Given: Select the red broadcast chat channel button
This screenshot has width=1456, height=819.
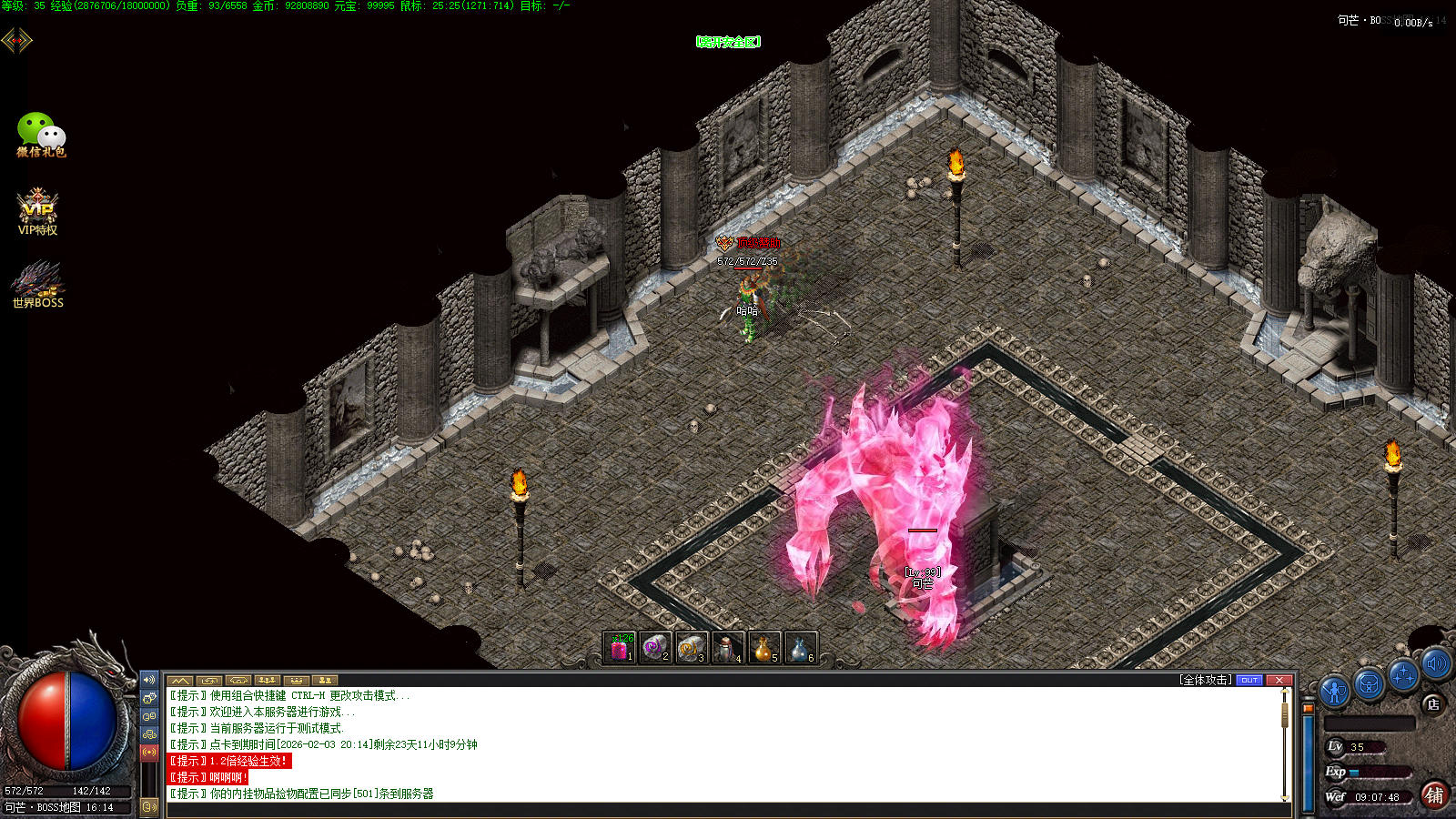Looking at the screenshot, I should point(149,752).
